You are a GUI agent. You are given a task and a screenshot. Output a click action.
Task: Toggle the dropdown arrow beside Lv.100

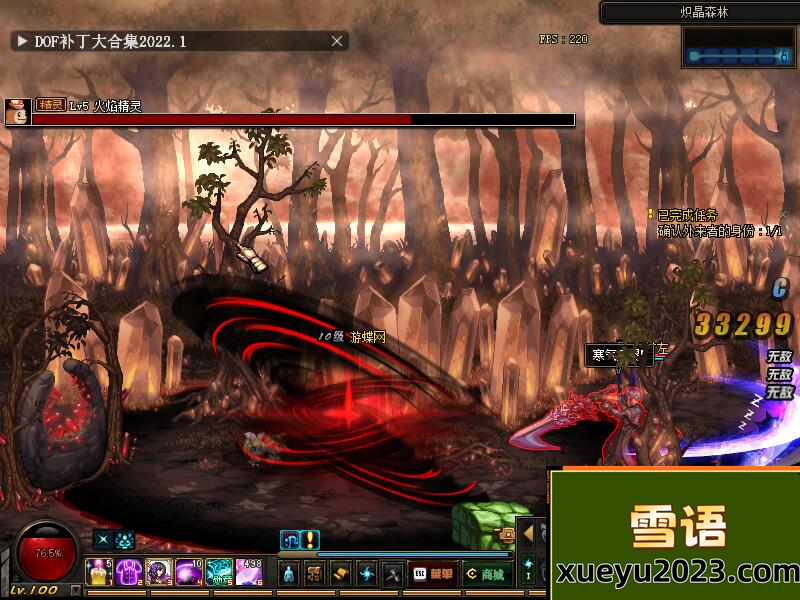click(x=76, y=591)
